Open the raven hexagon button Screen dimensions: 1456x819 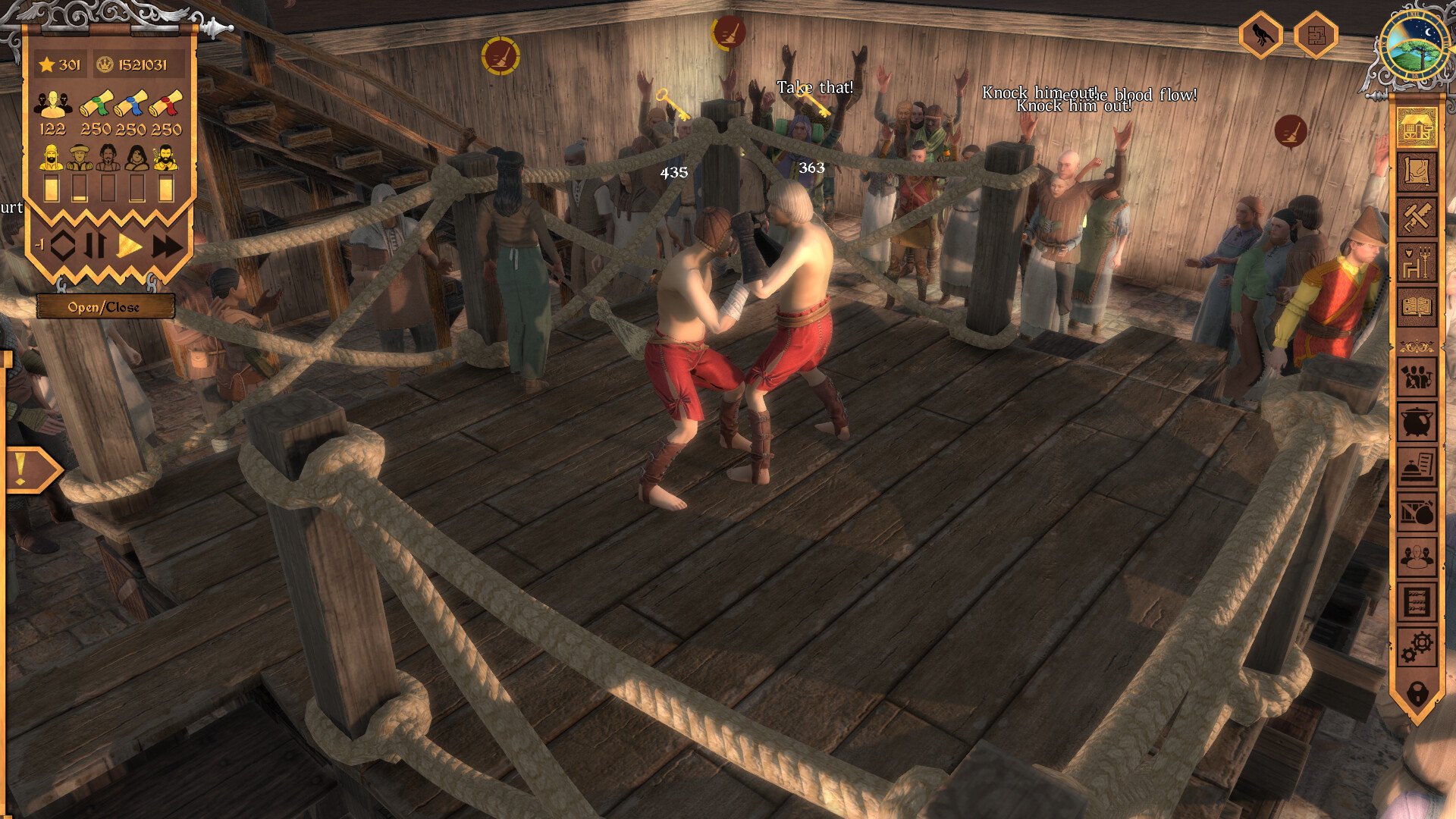(x=1260, y=35)
